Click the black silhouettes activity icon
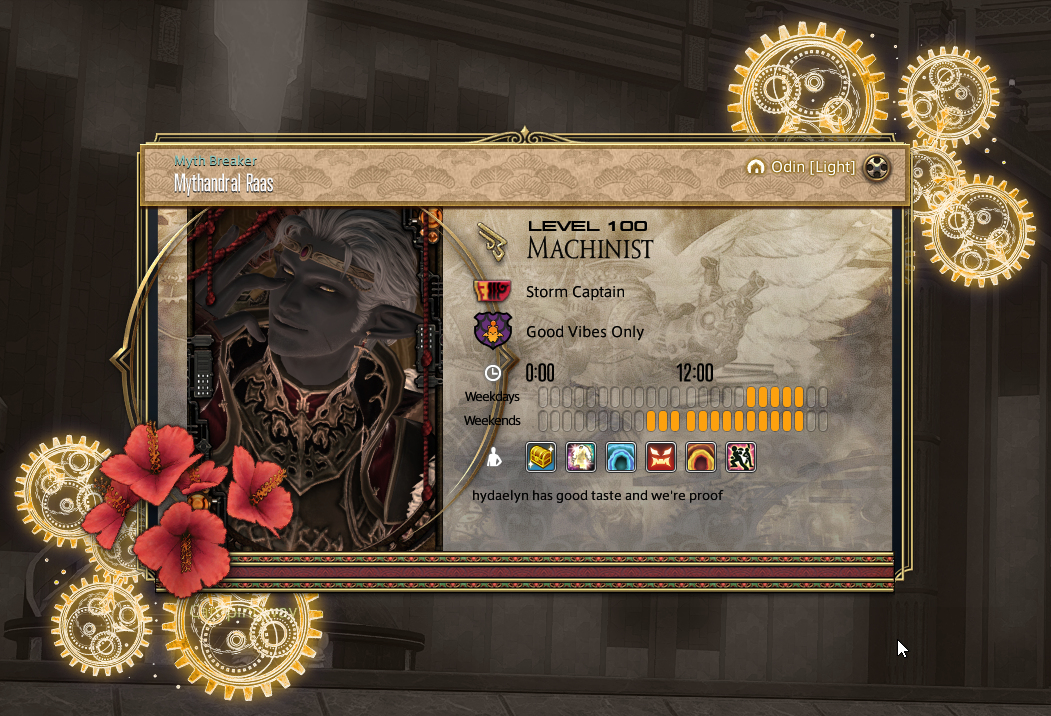Screen dimensions: 1051x716 click(x=740, y=457)
